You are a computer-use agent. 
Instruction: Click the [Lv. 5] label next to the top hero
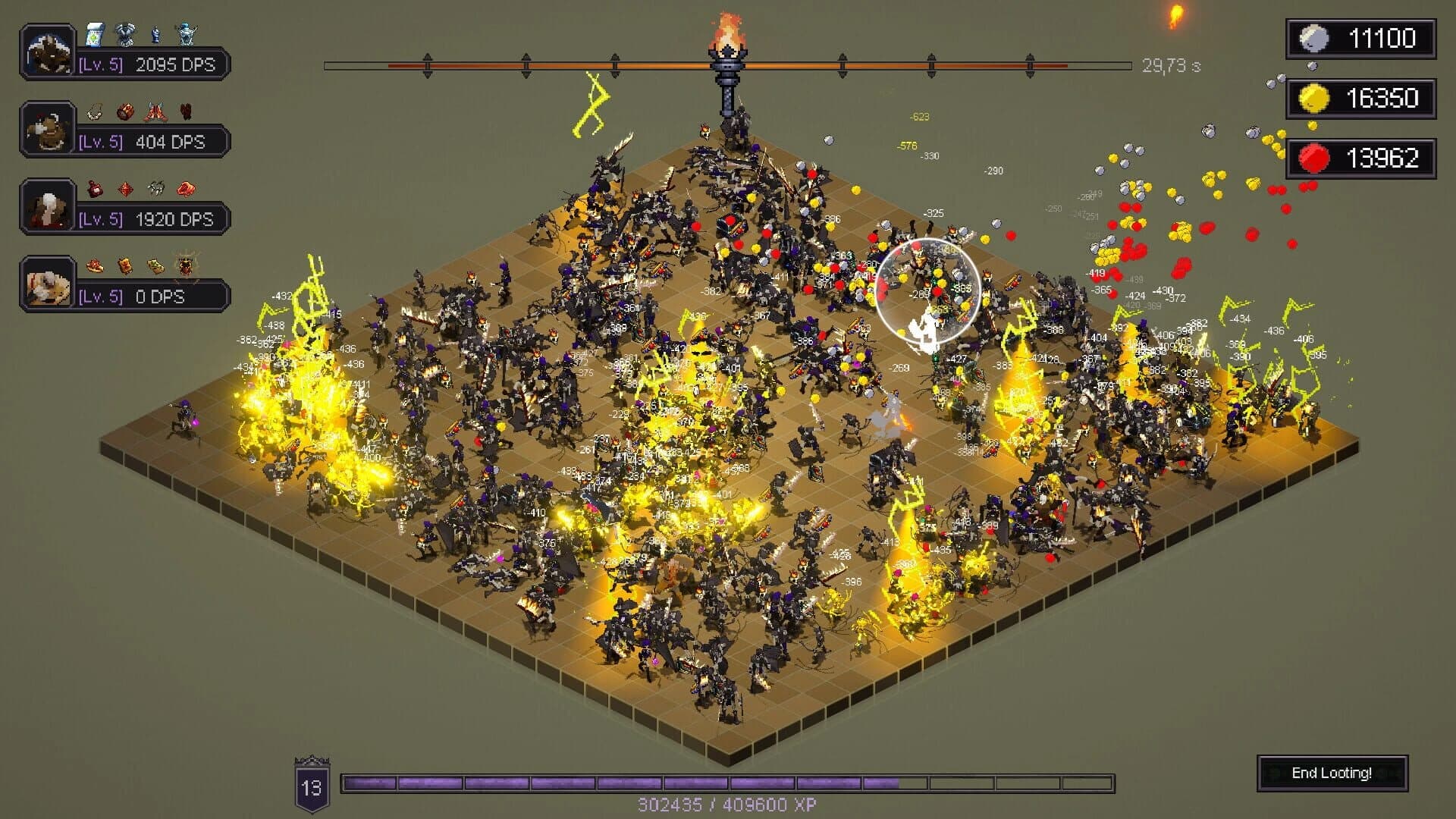(102, 64)
